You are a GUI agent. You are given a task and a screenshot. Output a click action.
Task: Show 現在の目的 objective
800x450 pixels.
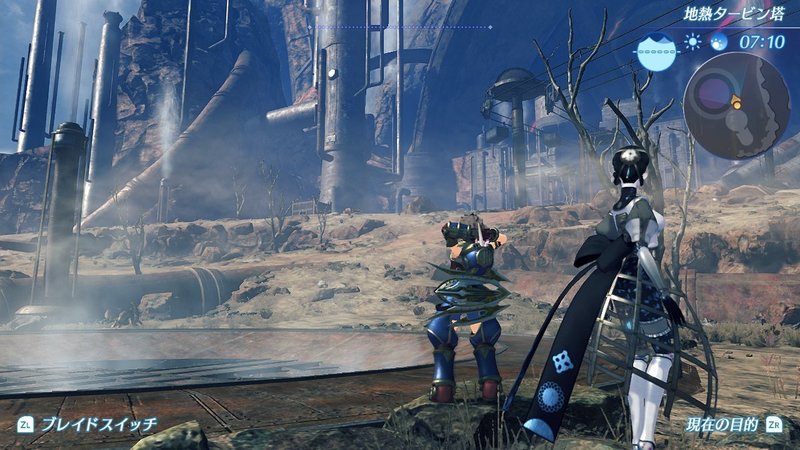722,425
